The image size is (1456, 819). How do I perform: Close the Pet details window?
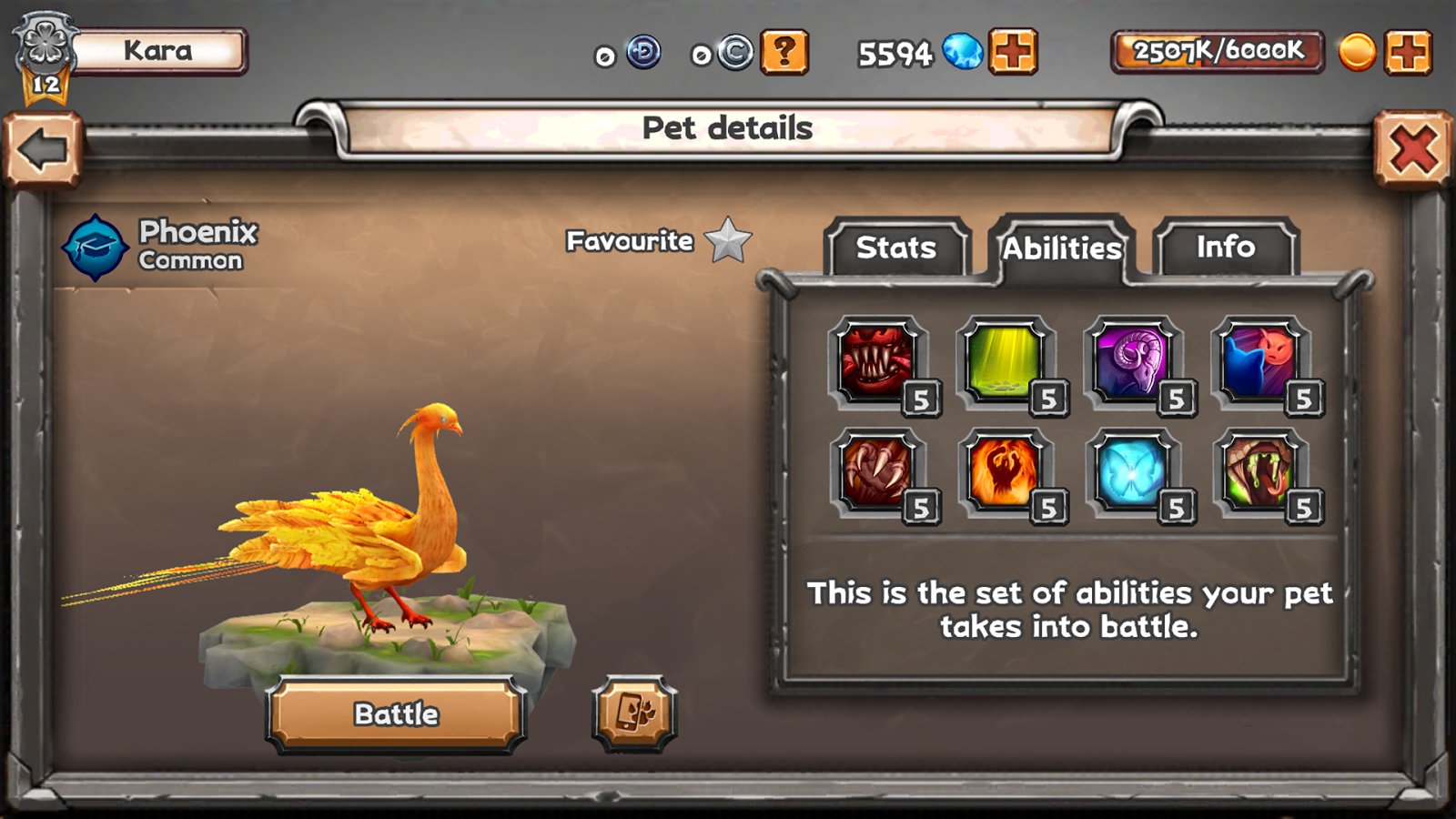(1412, 149)
